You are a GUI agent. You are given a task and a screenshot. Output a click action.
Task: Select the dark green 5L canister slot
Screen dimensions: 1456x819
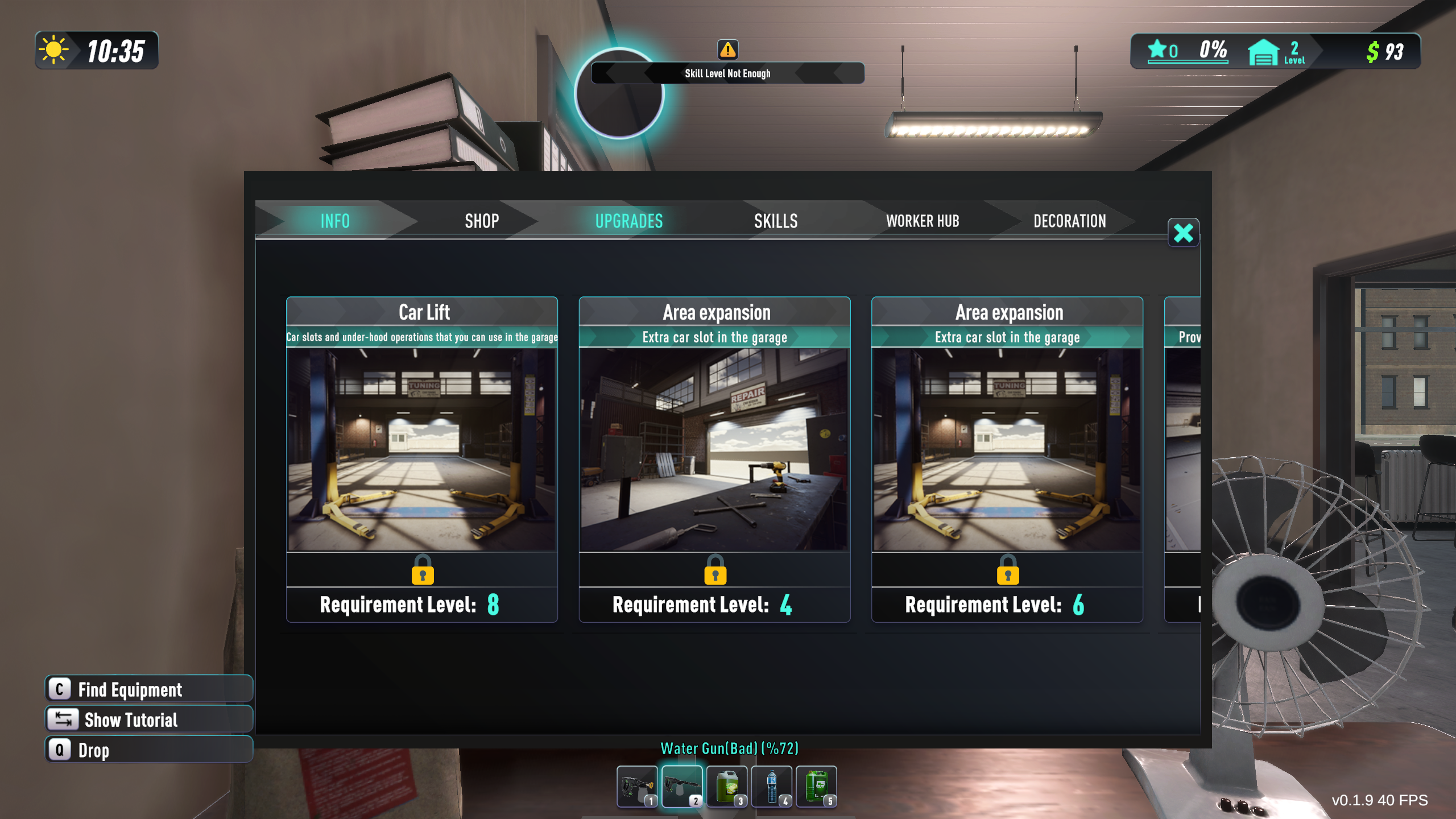817,787
